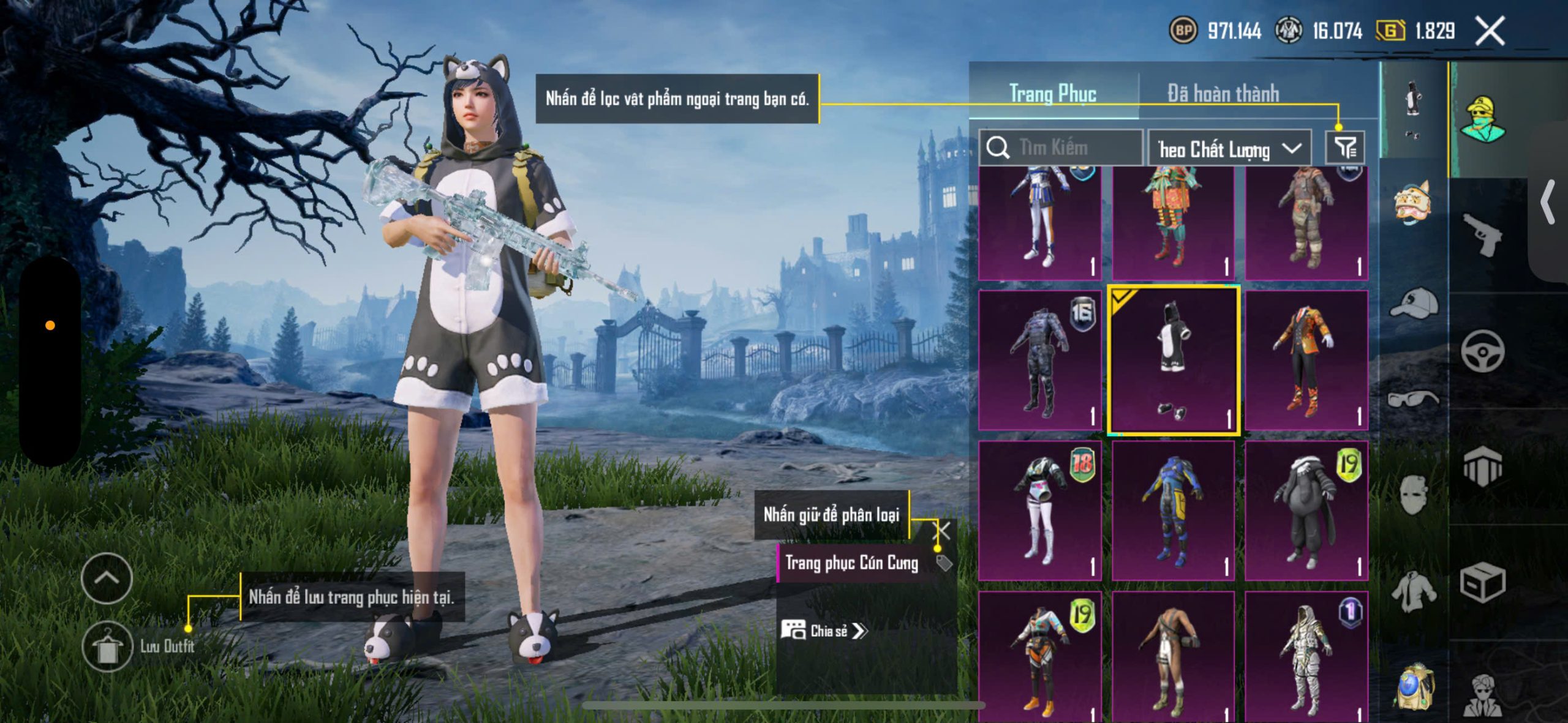Toggle the owned-items filter funnel button
The image size is (1568, 723).
1344,148
